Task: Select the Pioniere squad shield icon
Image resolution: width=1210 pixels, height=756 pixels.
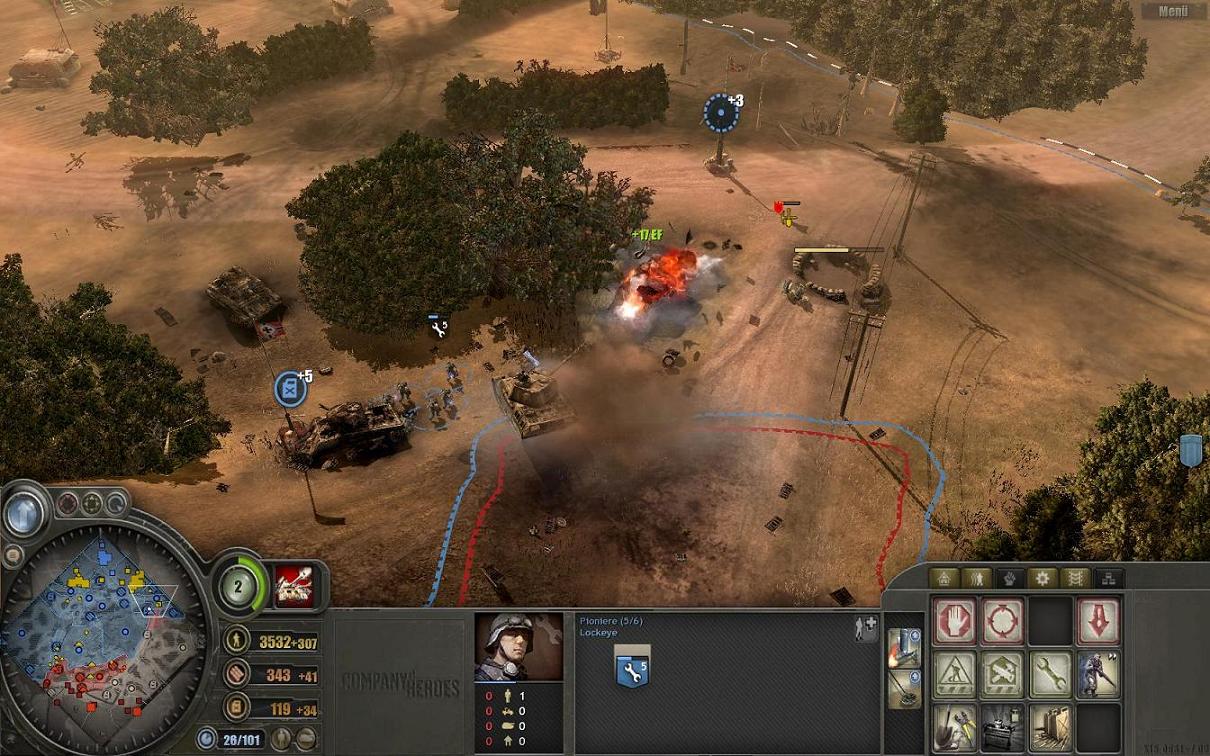Action: [632, 671]
